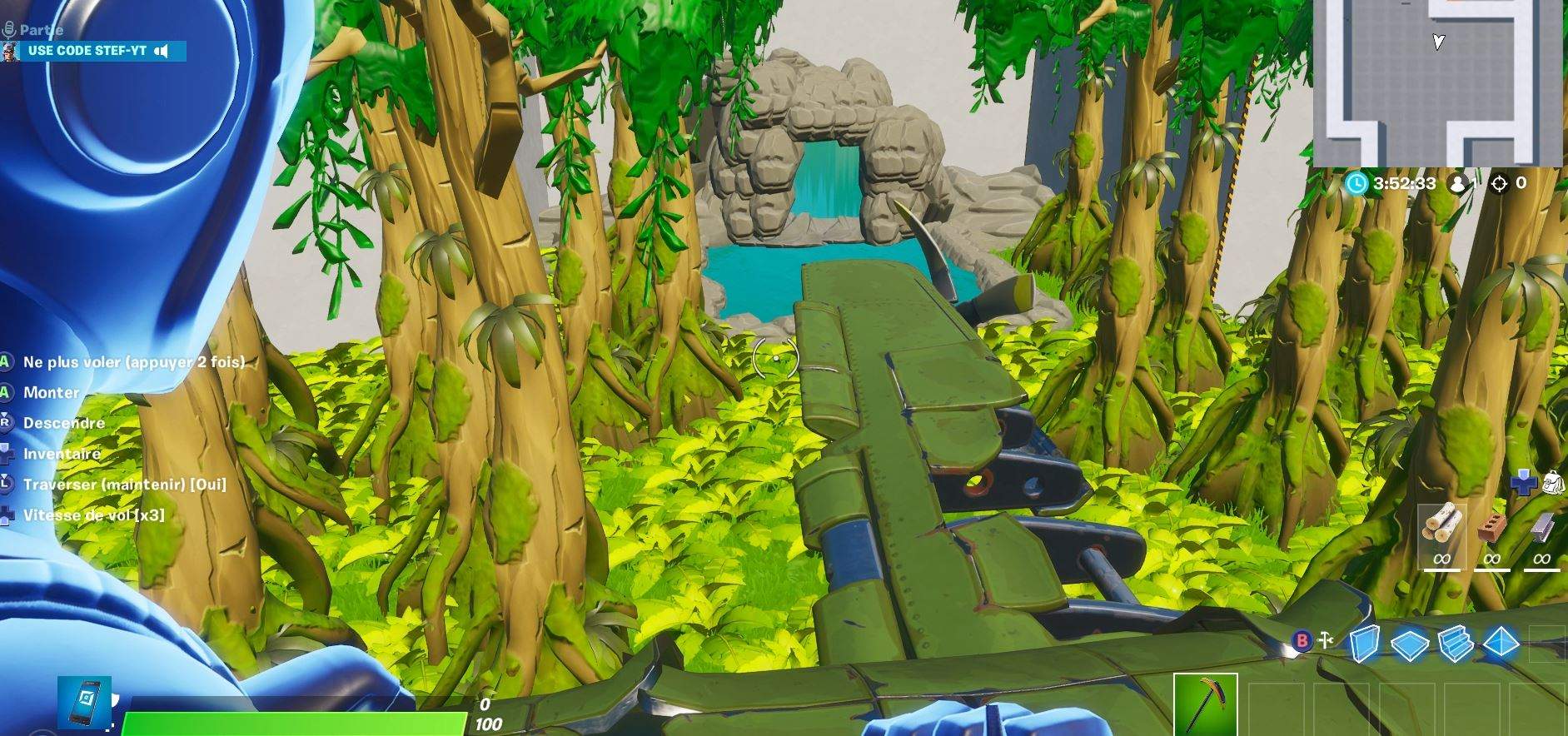
Task: Pick the metal beam material
Action: pos(1541,530)
